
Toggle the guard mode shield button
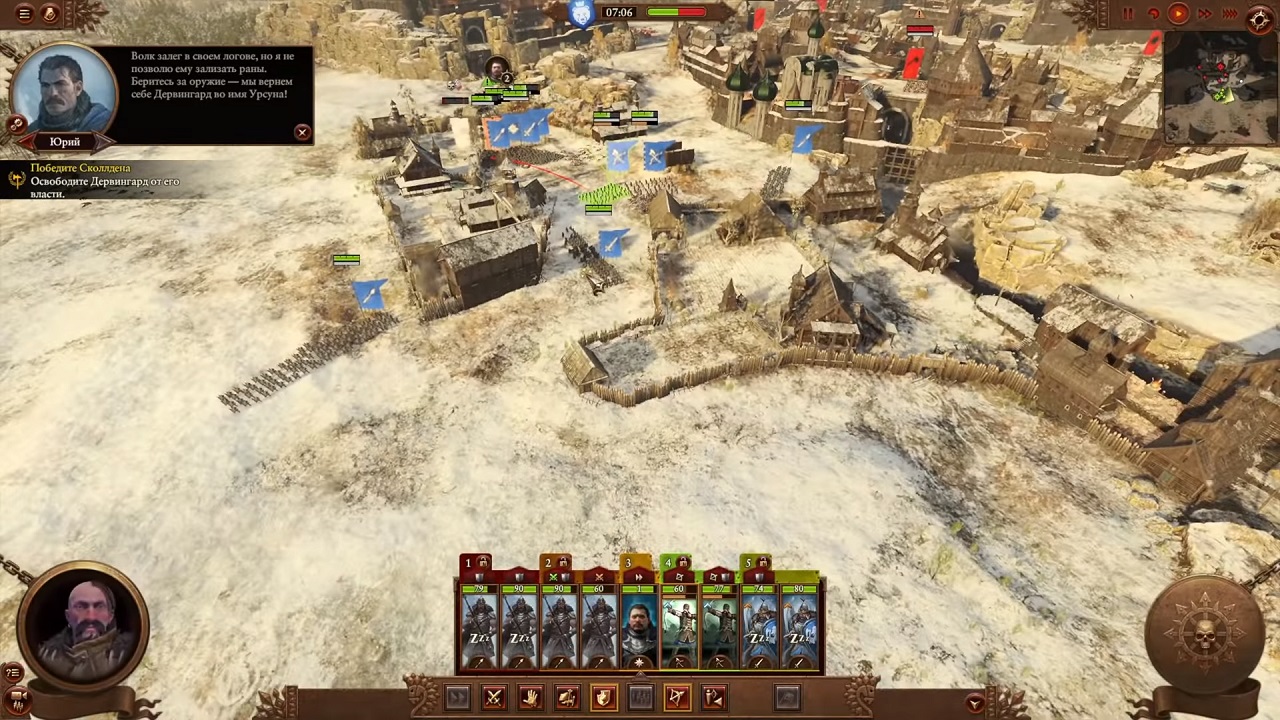tap(604, 698)
